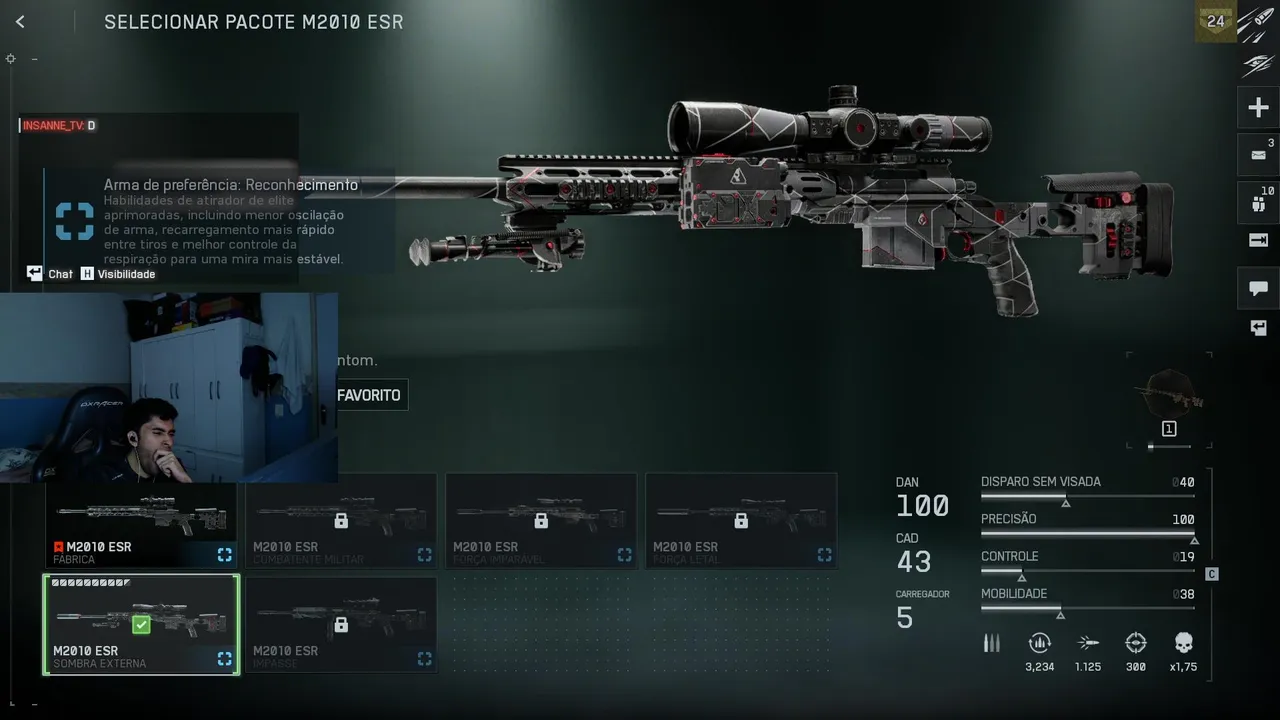
Task: Click the weapon preview thumbnail numbered 1
Action: pos(1168,400)
